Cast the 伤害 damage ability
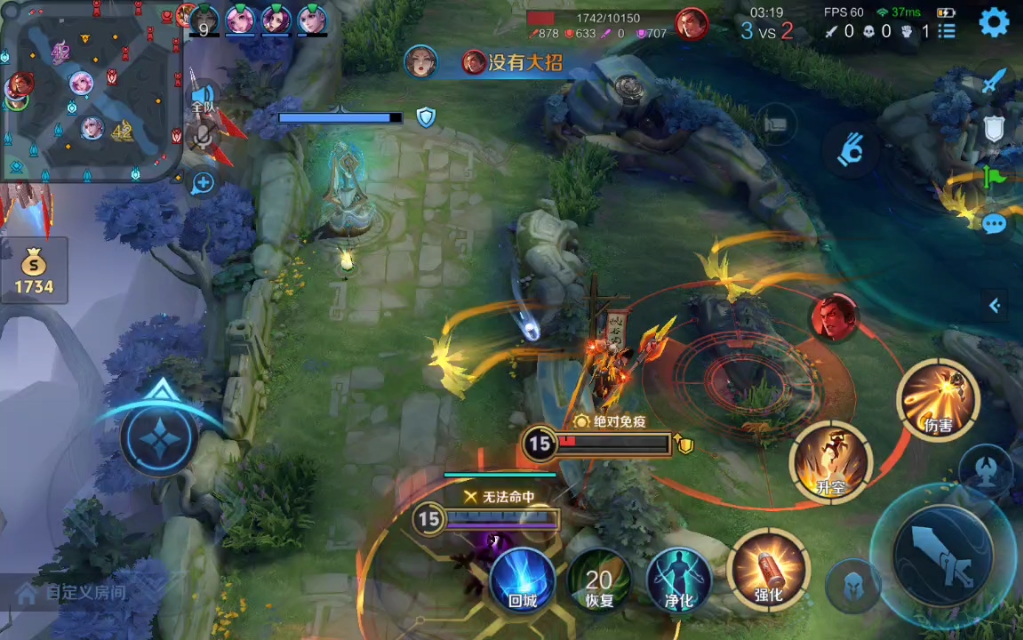Screen dimensions: 1023x640 coord(938,400)
